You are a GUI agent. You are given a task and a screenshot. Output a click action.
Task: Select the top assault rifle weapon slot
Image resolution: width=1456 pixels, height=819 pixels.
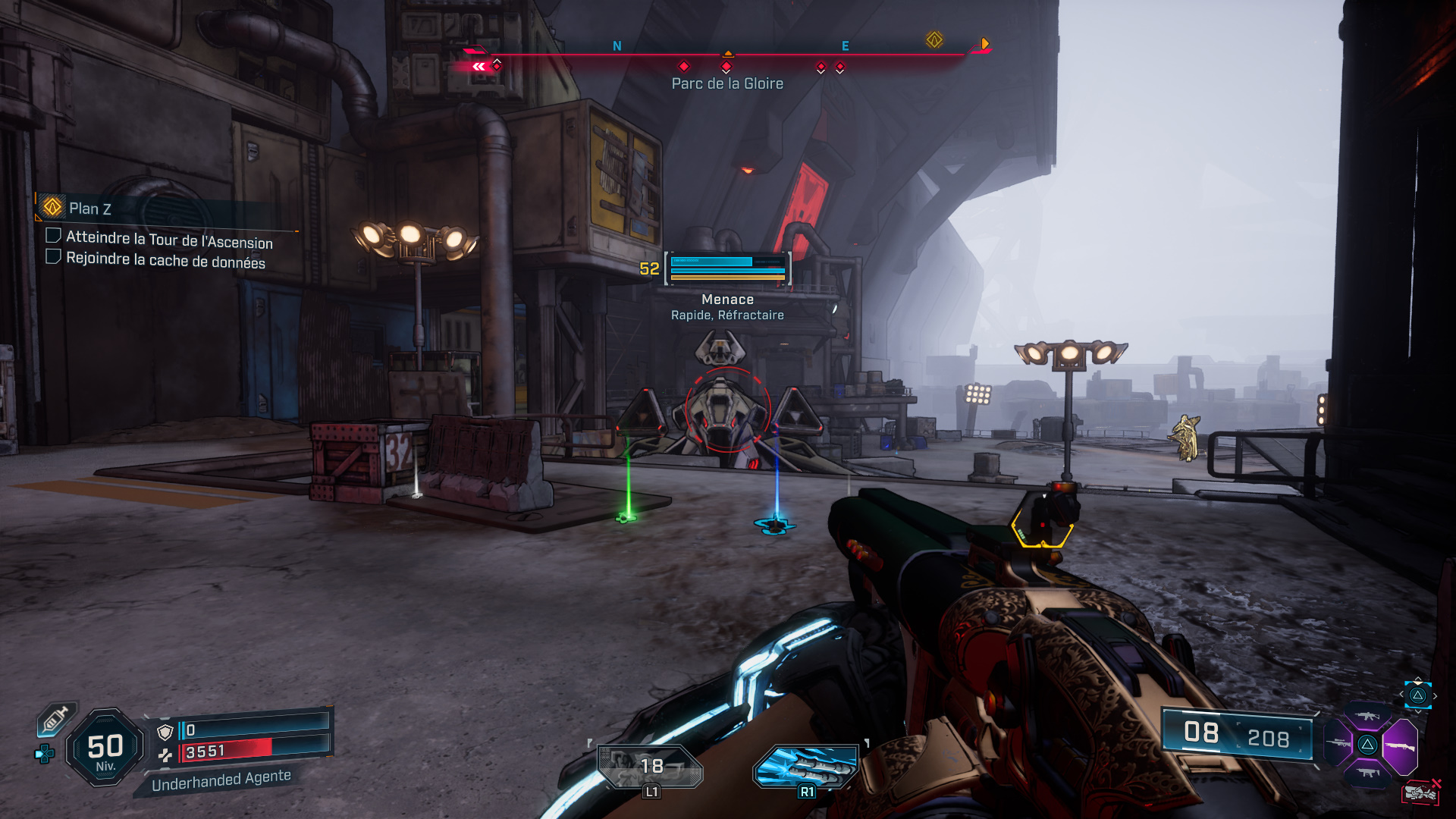(x=1367, y=716)
